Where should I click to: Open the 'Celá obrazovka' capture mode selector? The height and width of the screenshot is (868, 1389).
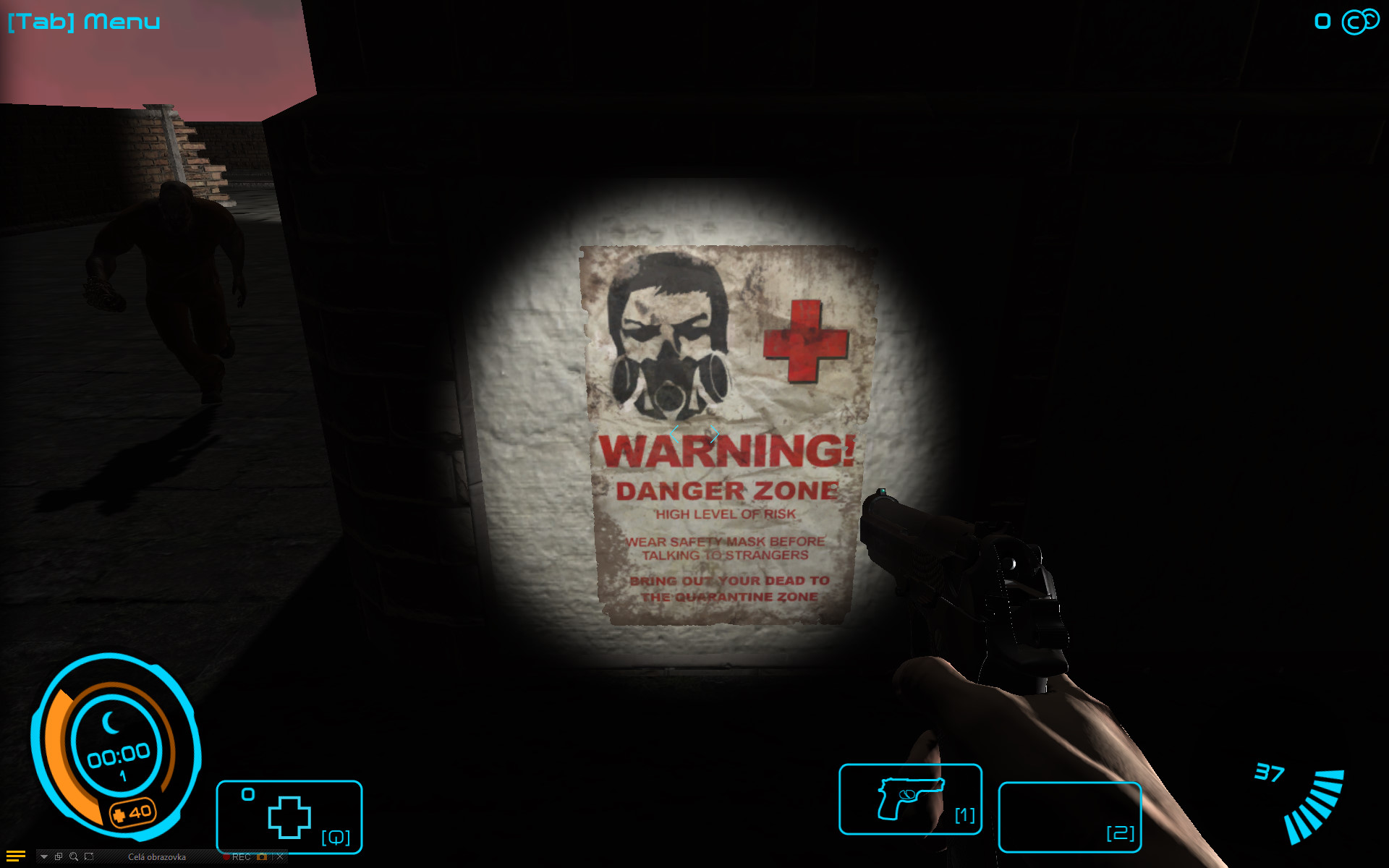click(158, 857)
